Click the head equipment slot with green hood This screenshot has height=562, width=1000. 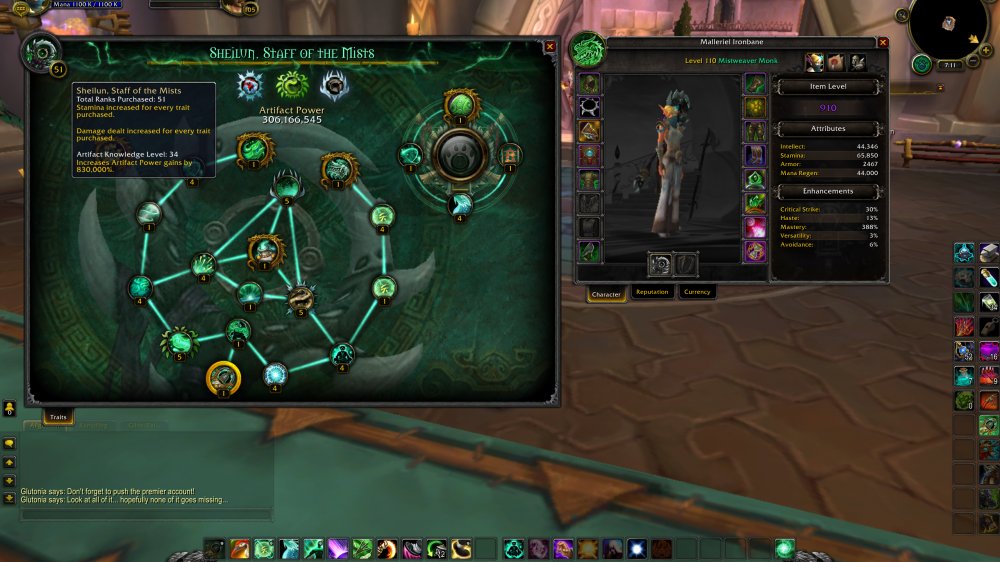pyautogui.click(x=590, y=84)
